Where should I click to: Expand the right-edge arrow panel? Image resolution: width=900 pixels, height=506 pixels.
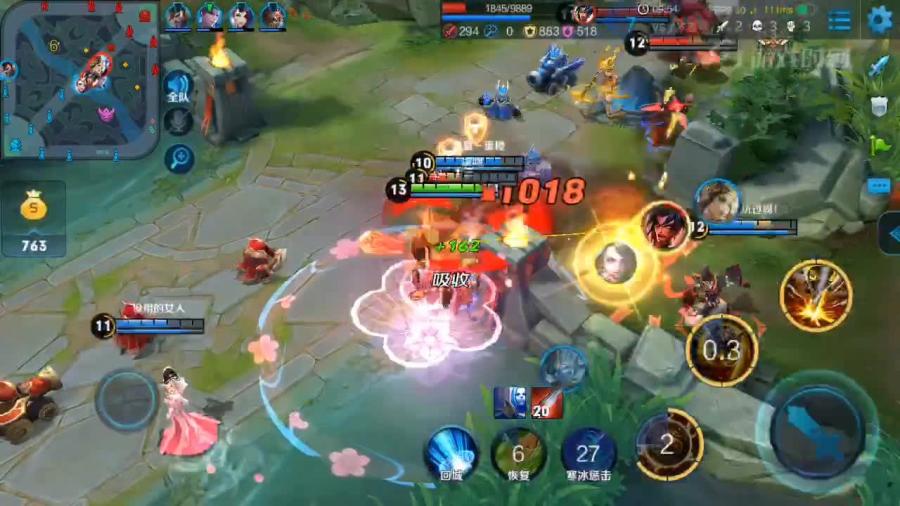pos(889,235)
